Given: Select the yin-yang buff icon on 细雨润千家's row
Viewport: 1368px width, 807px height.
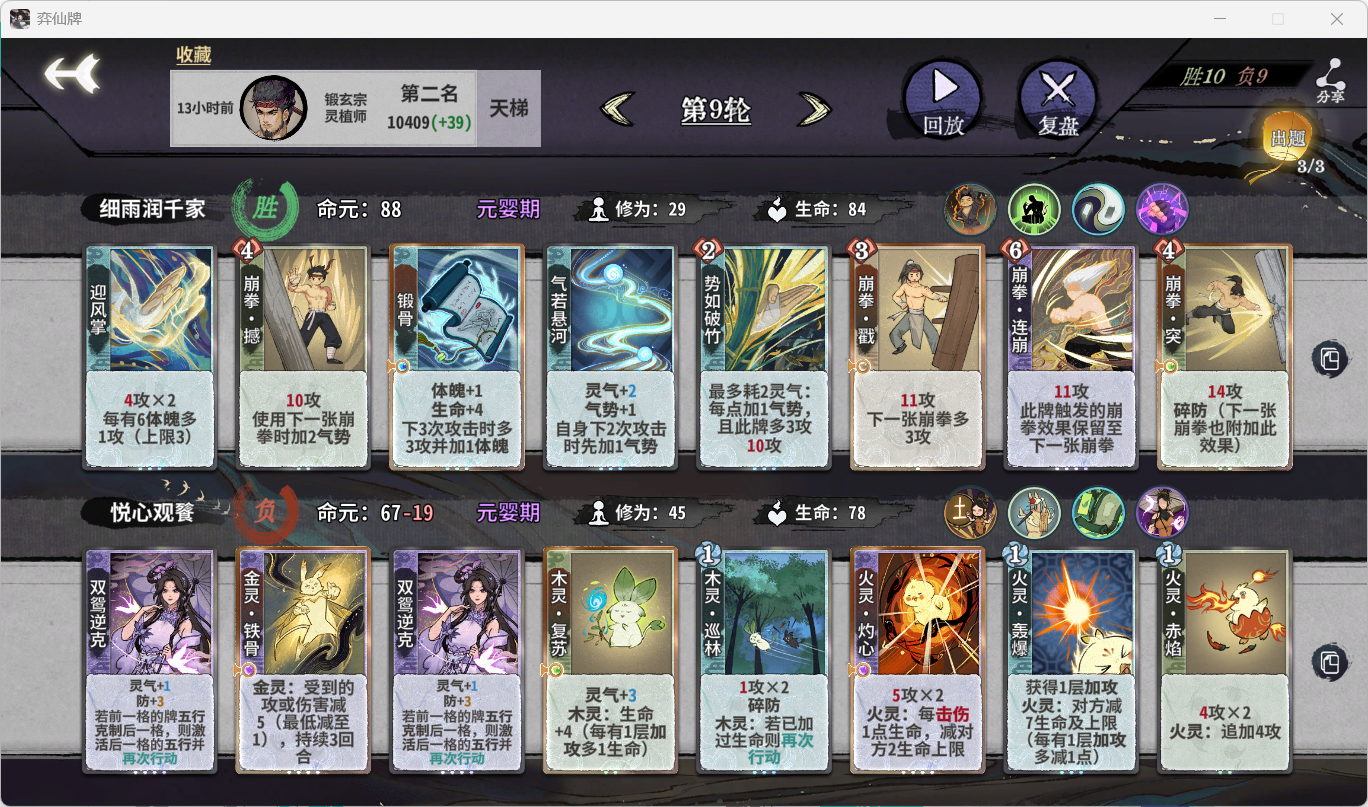Looking at the screenshot, I should point(1098,209).
